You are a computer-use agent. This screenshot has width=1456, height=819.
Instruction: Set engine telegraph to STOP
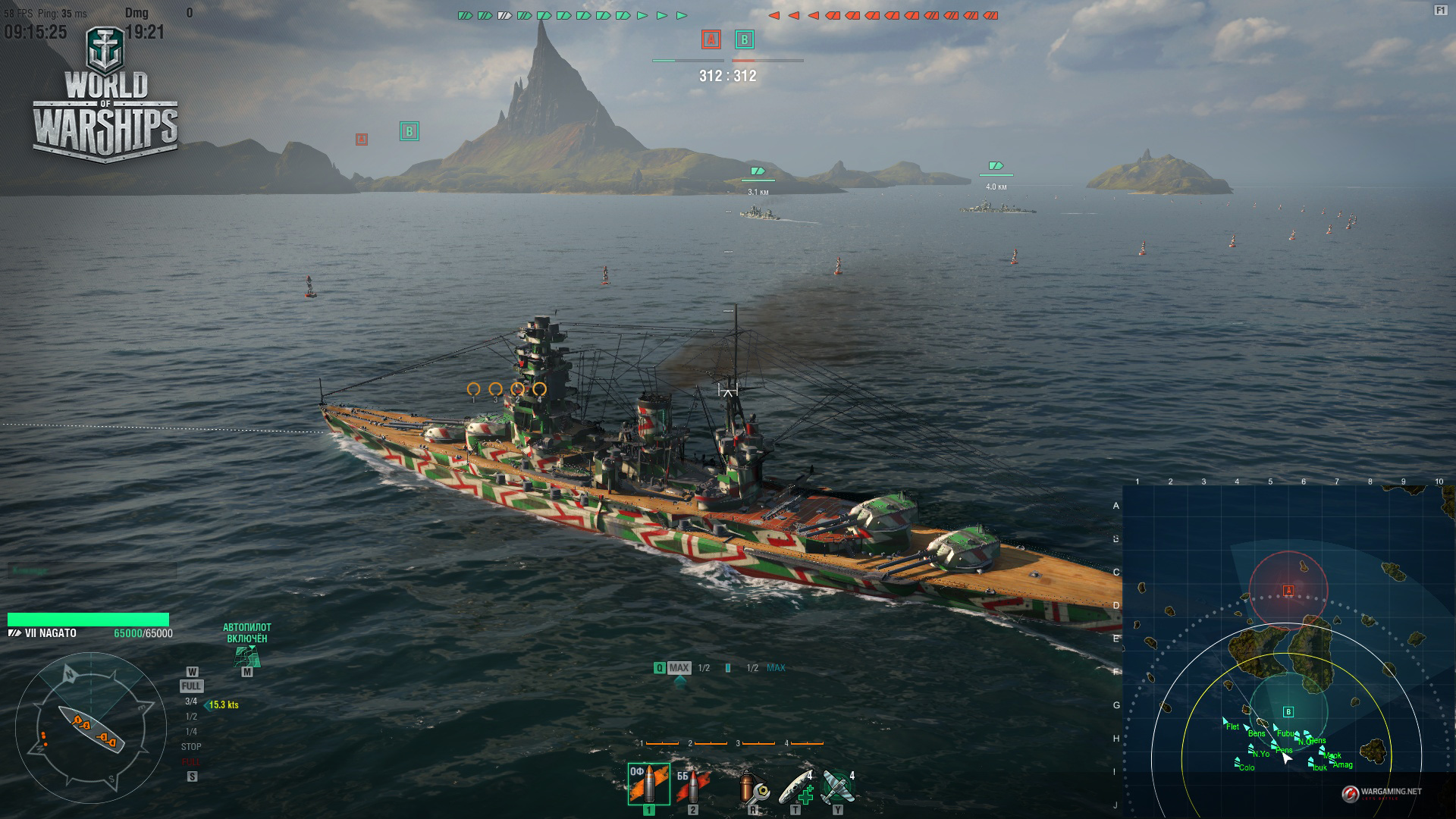point(191,747)
